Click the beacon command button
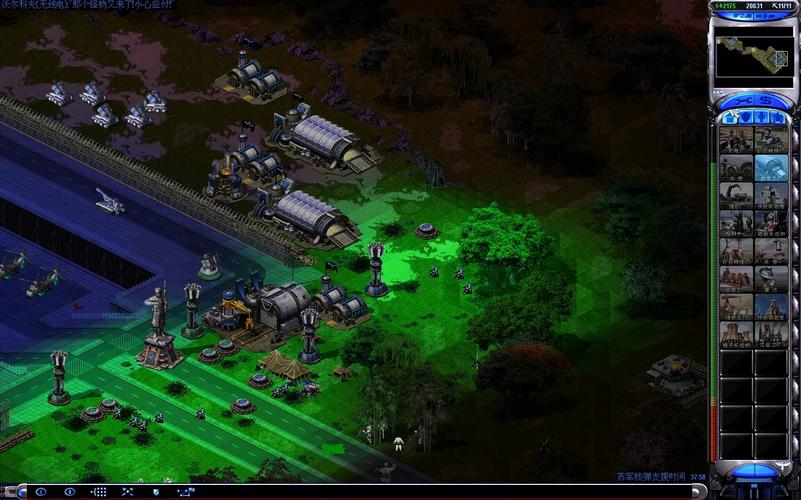Screen dimensions: 801x500 [x=185, y=492]
